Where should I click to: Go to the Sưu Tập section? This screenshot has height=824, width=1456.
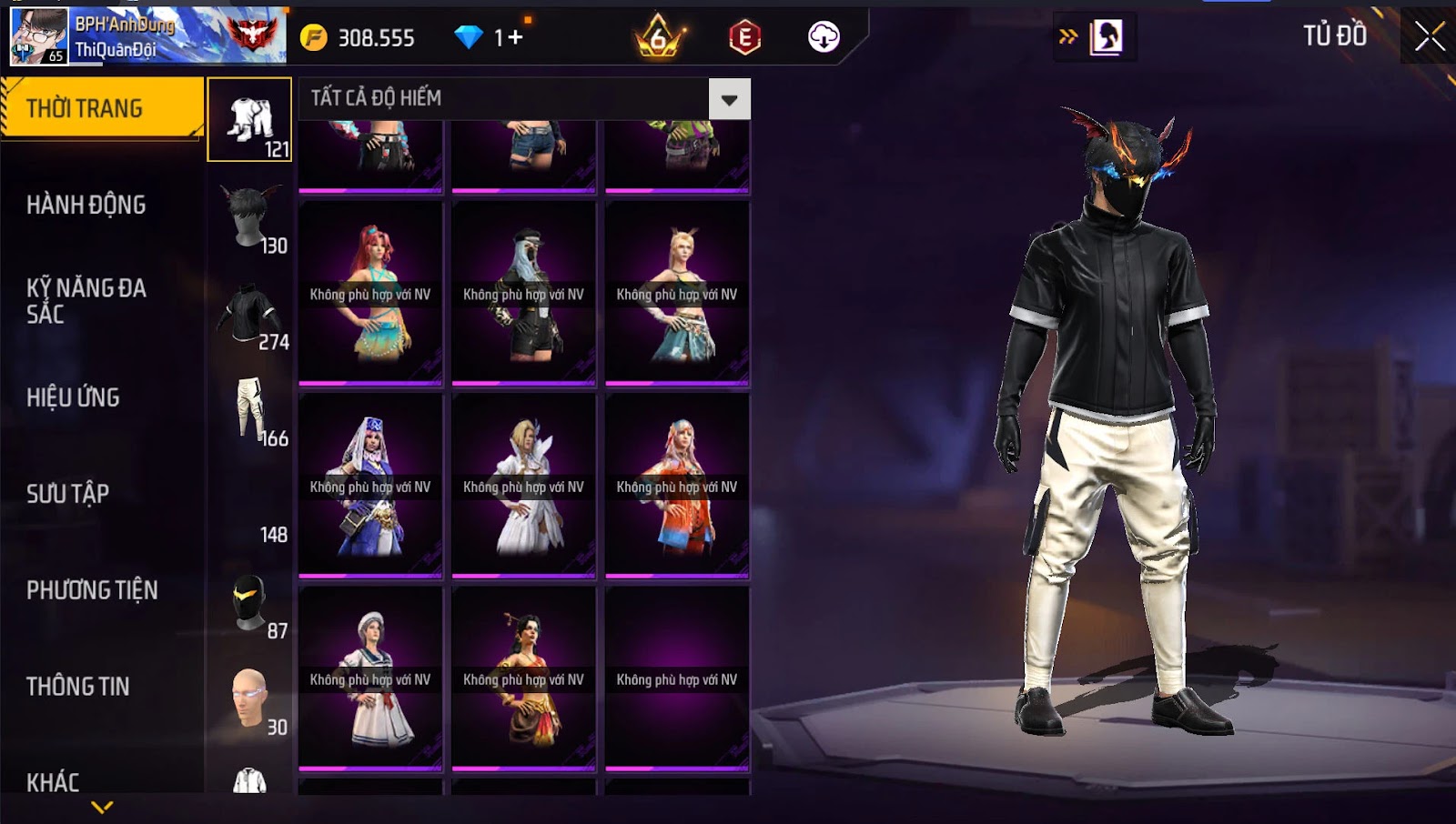68,494
